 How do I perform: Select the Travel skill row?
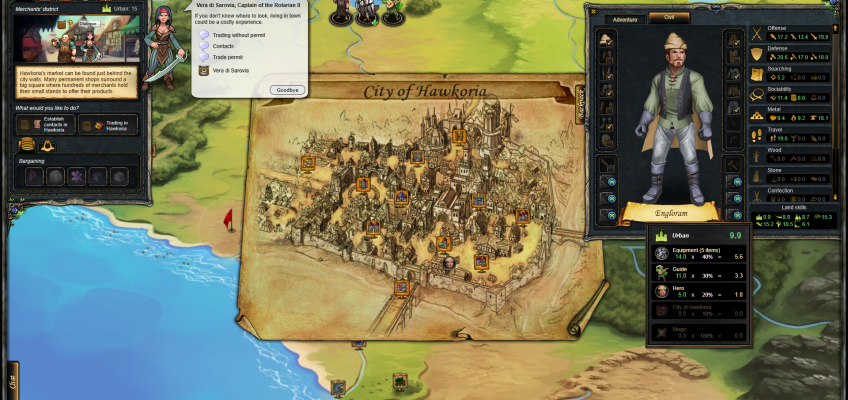click(x=792, y=134)
